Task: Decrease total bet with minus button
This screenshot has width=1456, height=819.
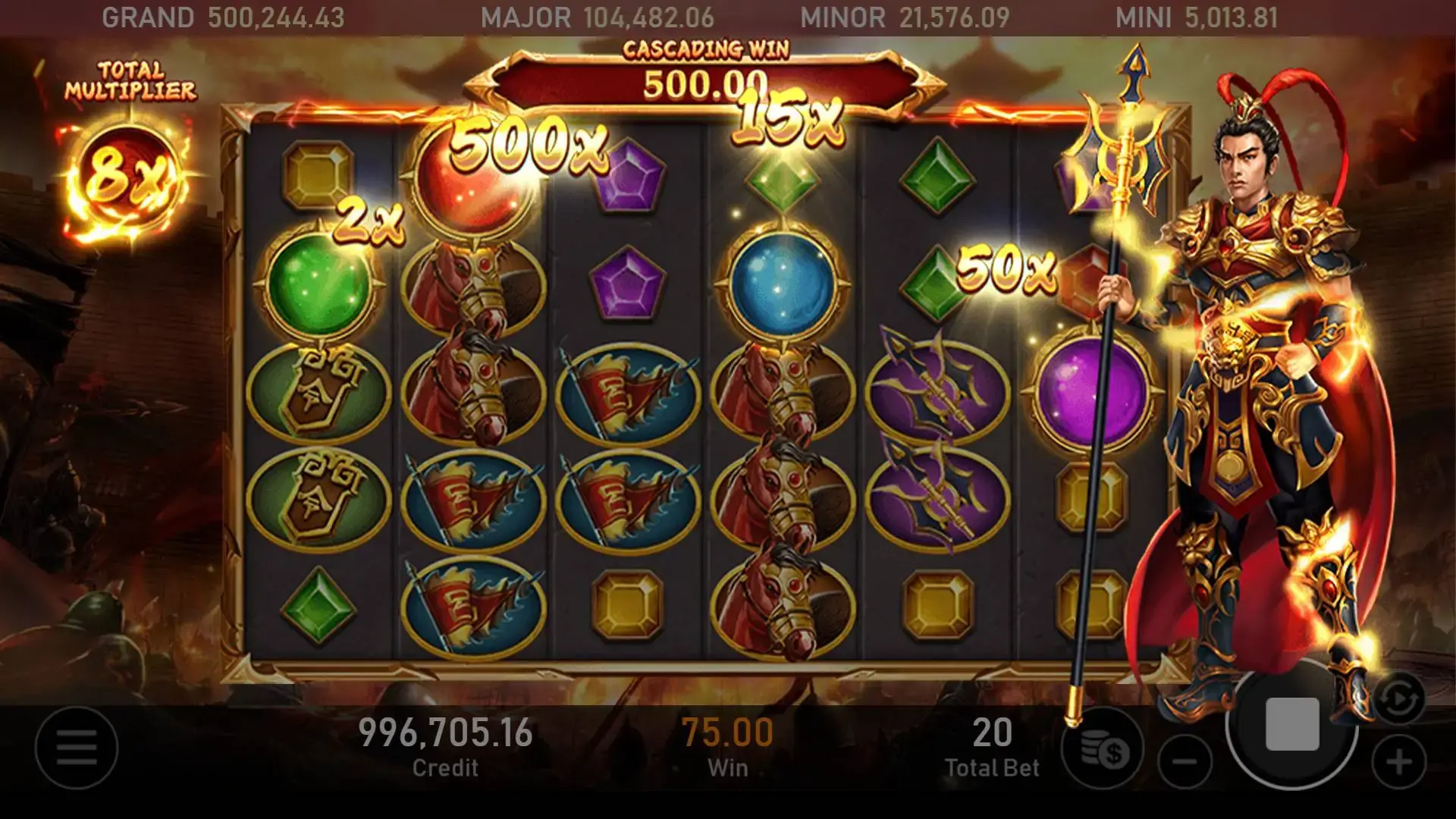Action: point(1186,761)
